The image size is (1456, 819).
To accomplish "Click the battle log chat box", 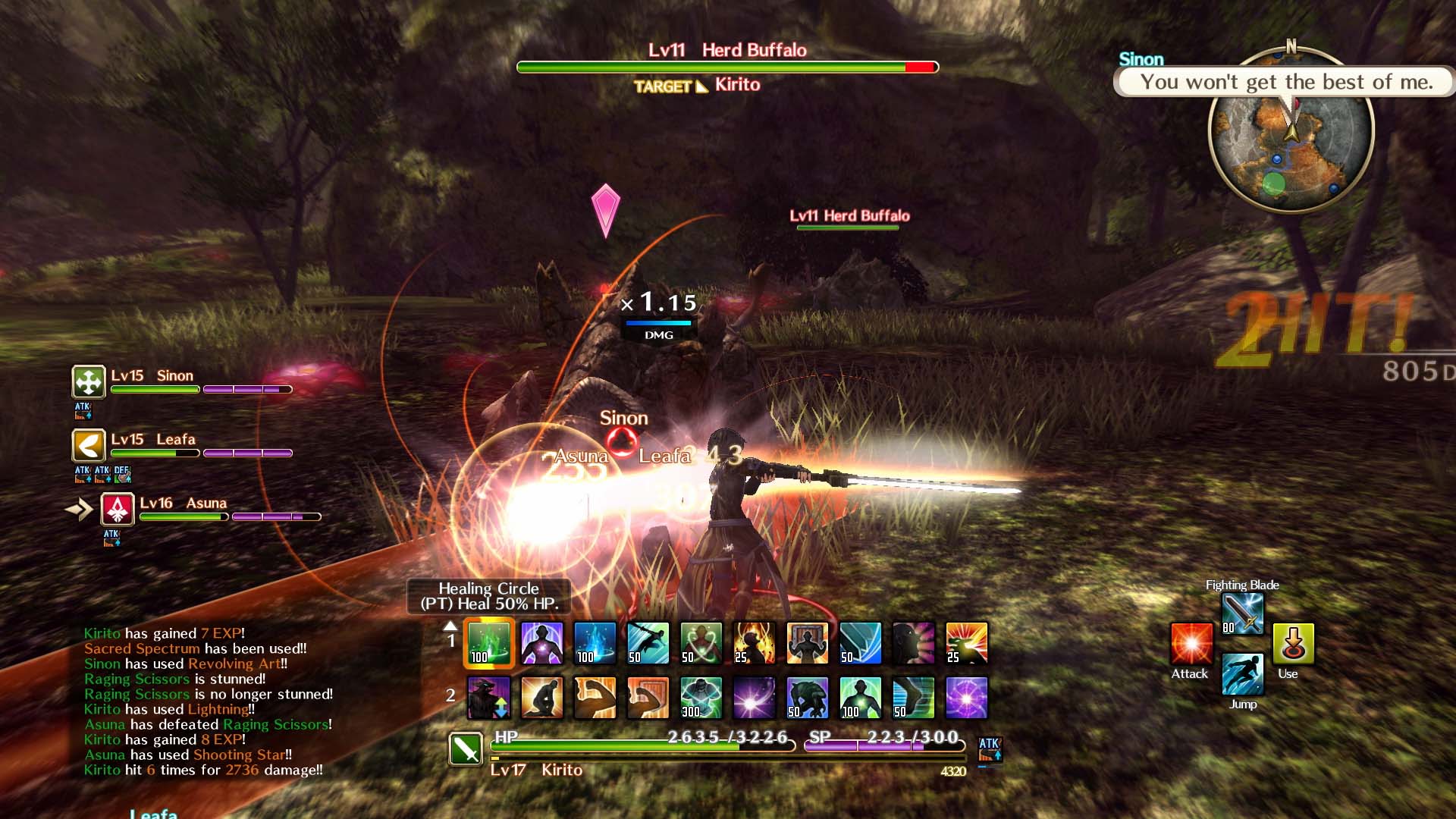I will [x=209, y=701].
